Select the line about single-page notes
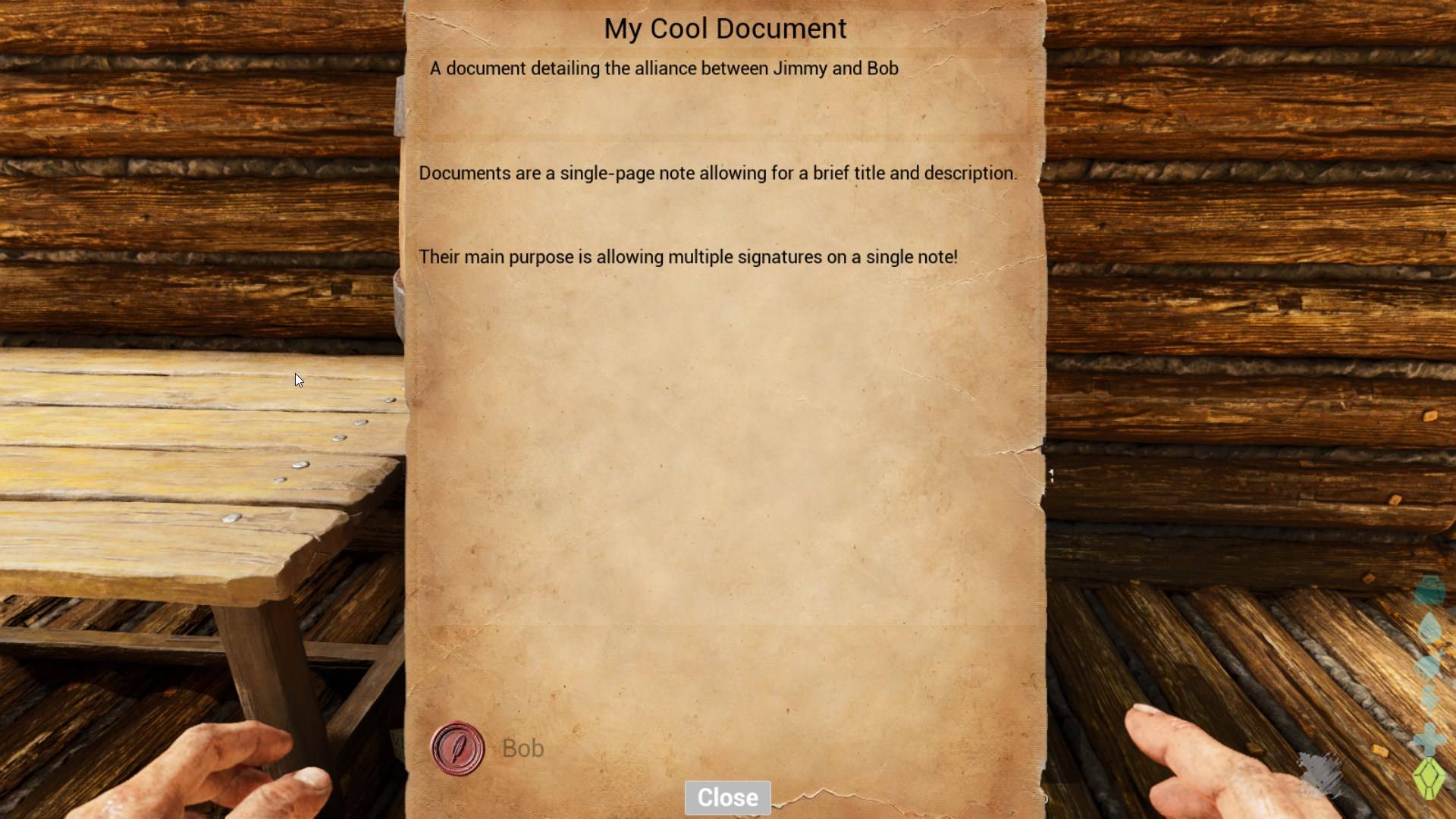This screenshot has width=1456, height=819. coord(717,173)
